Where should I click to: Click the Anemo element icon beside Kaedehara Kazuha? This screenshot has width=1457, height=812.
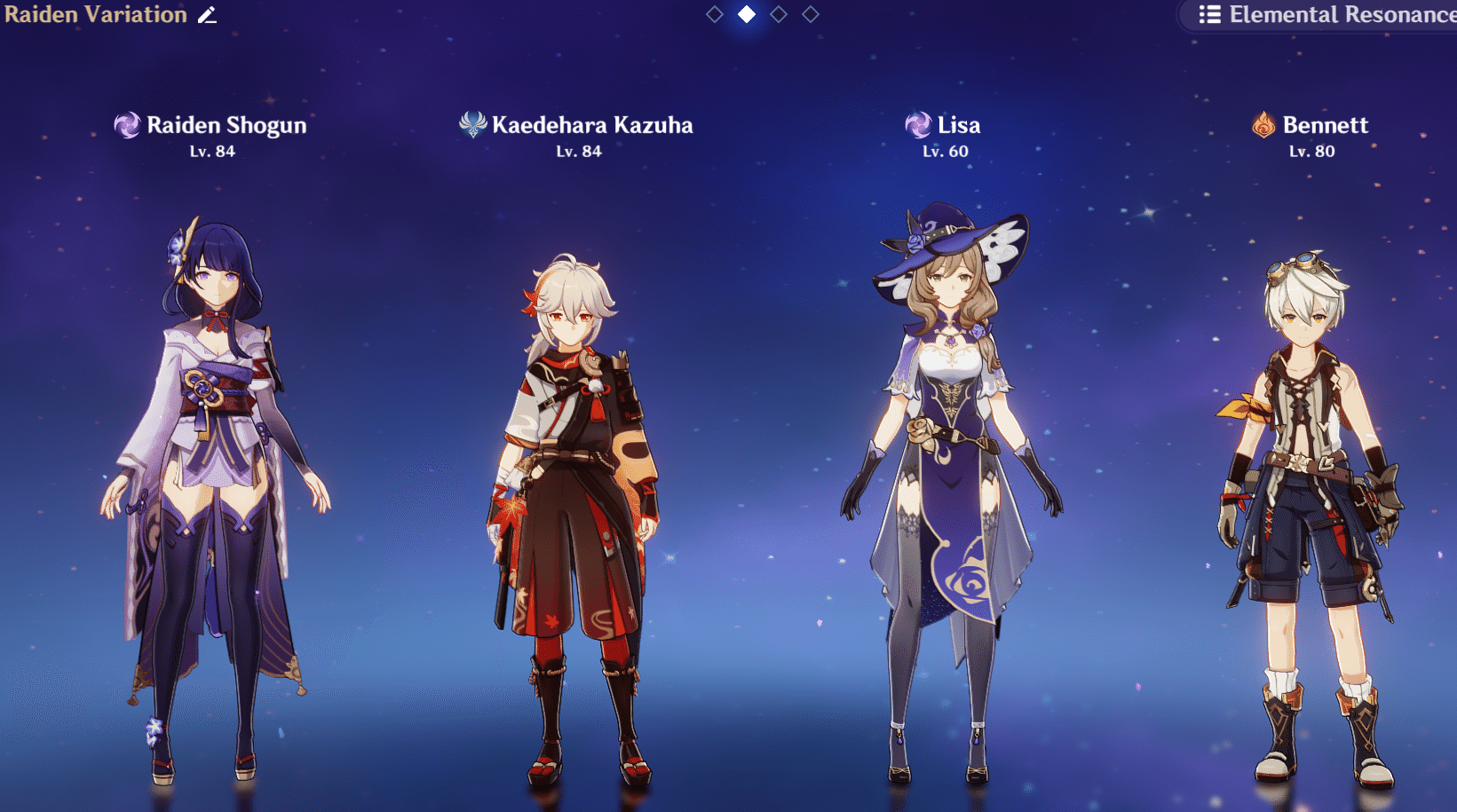coord(471,125)
